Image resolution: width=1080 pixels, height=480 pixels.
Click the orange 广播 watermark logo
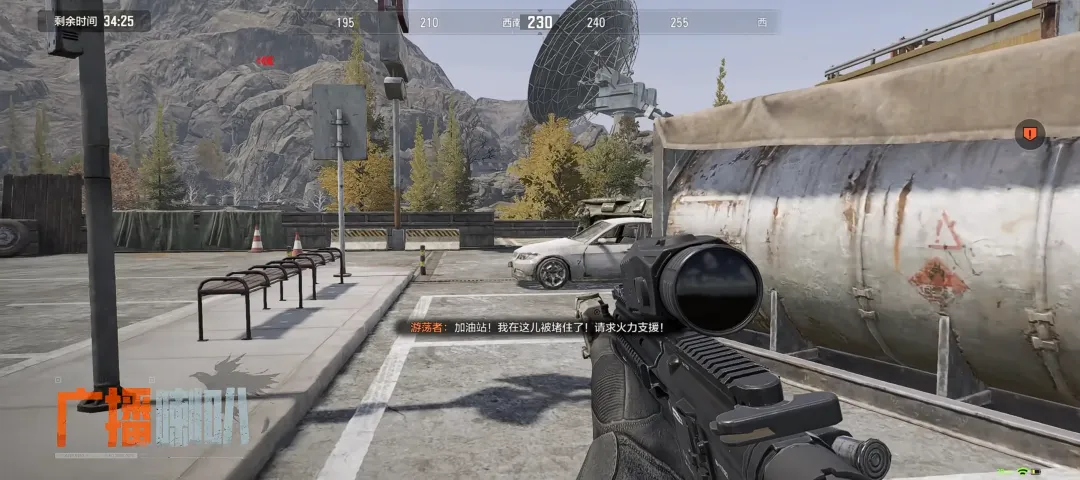pyautogui.click(x=103, y=416)
